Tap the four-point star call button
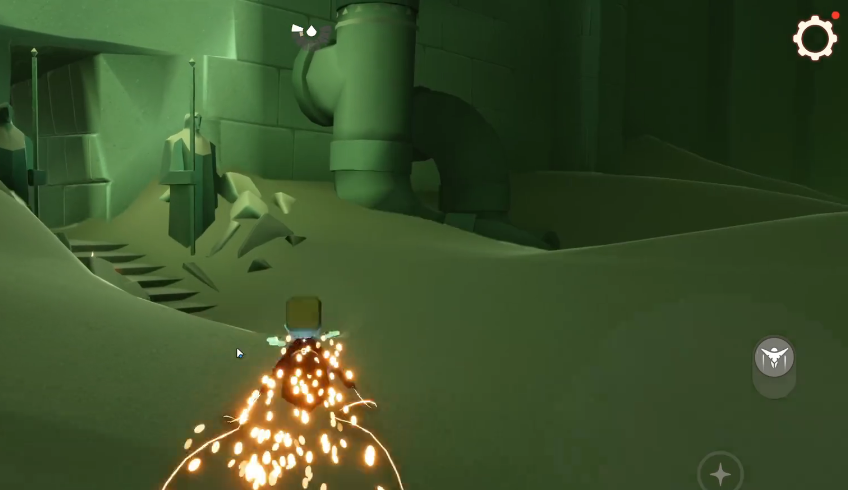Image resolution: width=848 pixels, height=490 pixels. [720, 472]
